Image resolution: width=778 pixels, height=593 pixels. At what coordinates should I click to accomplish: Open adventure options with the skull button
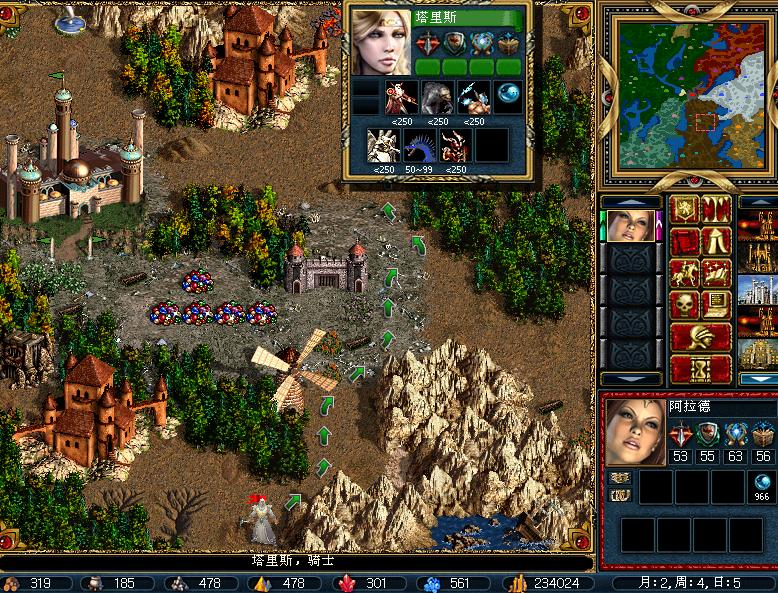[x=685, y=304]
